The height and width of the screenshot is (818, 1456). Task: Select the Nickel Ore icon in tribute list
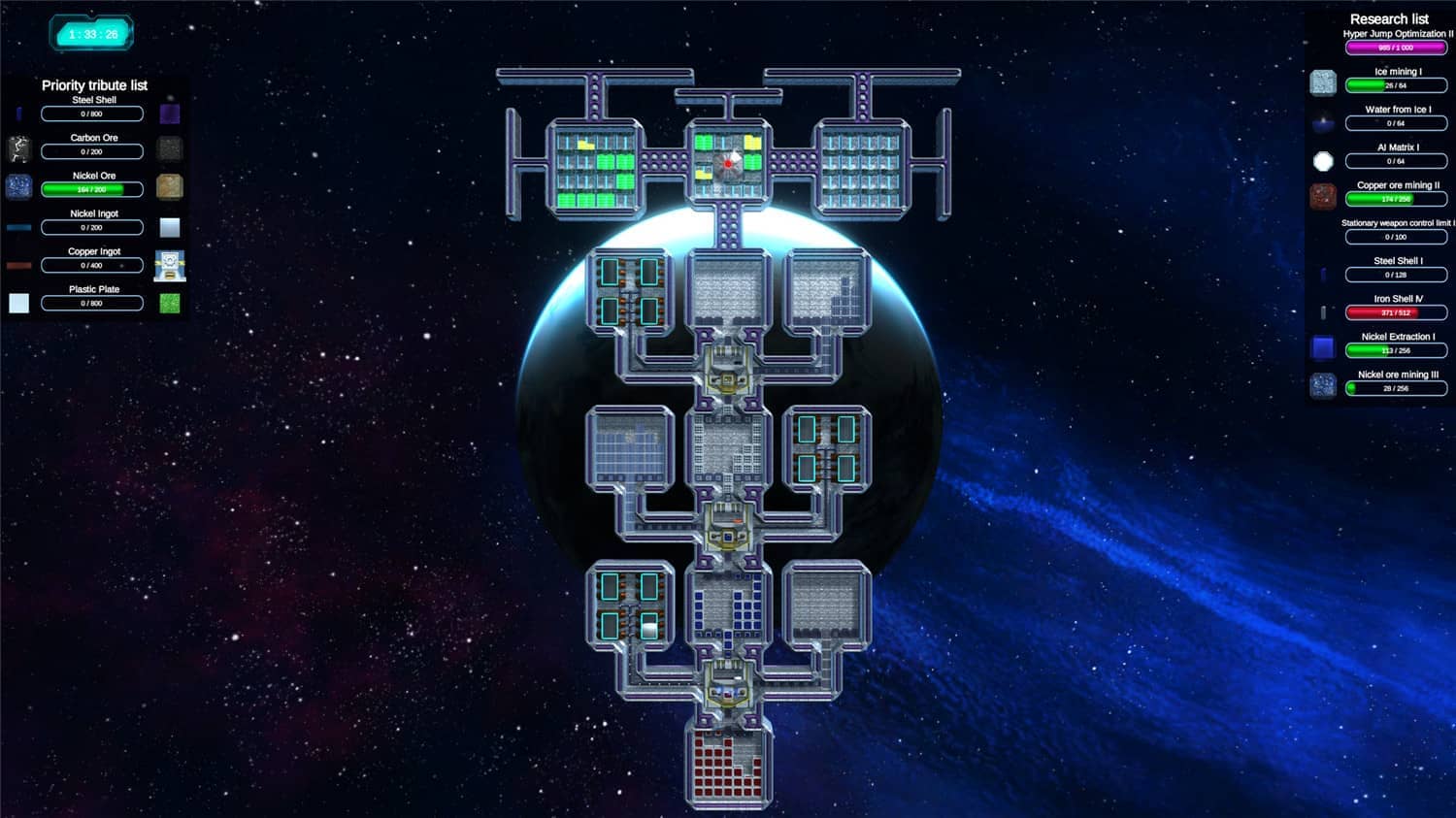(19, 186)
